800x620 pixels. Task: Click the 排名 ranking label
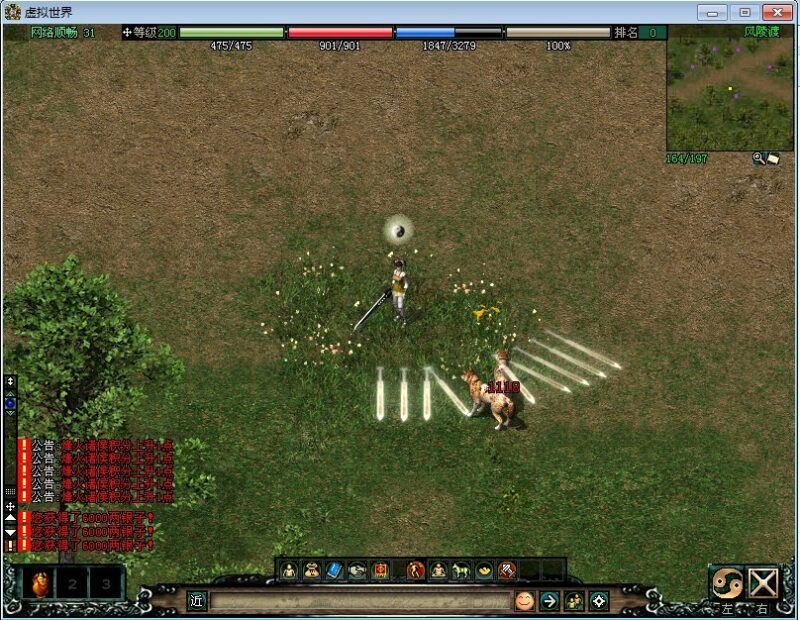pyautogui.click(x=626, y=32)
